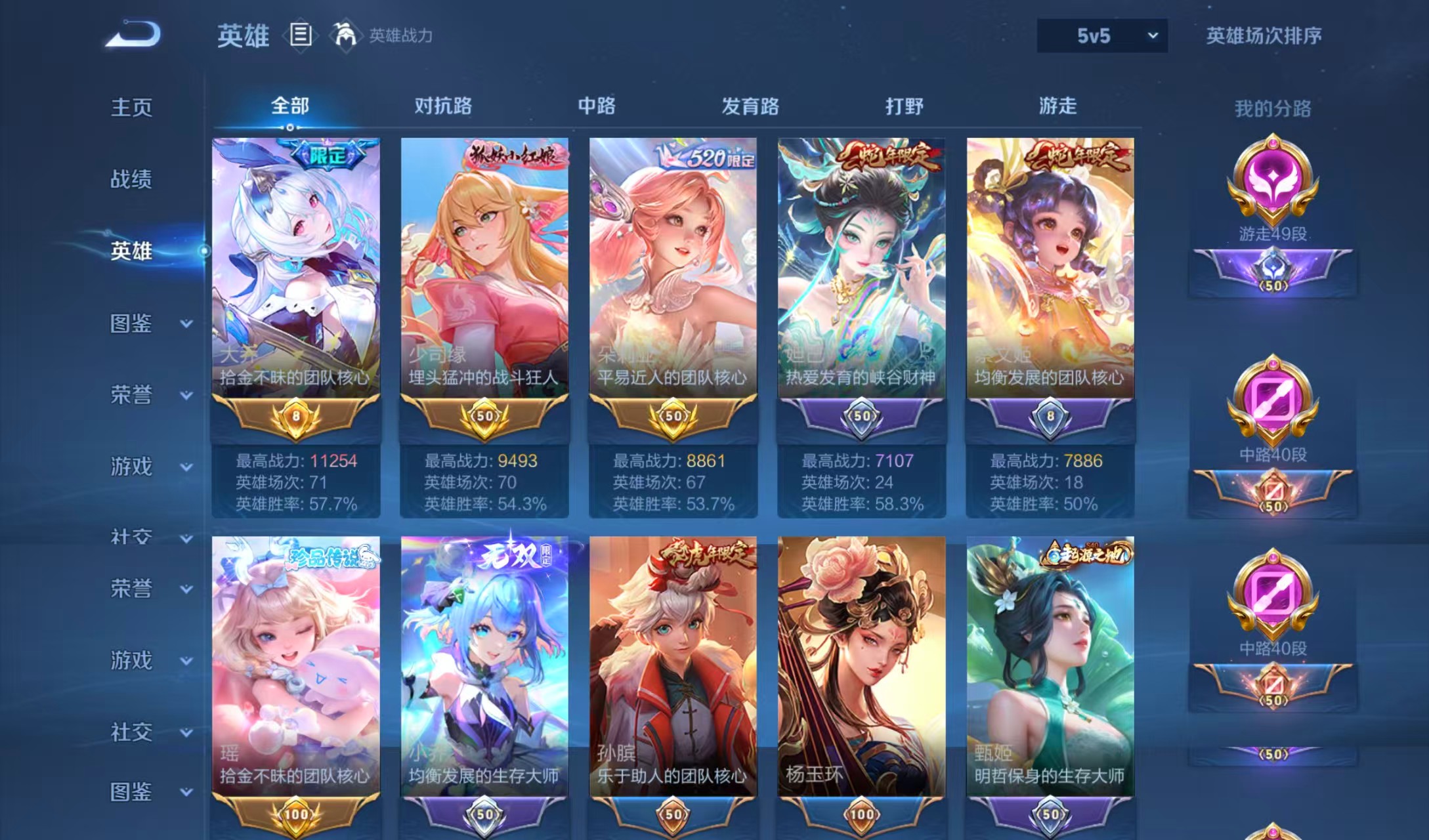Viewport: 1429px width, 840px height.
Task: Open the 英雄战力 view
Action: tap(384, 35)
